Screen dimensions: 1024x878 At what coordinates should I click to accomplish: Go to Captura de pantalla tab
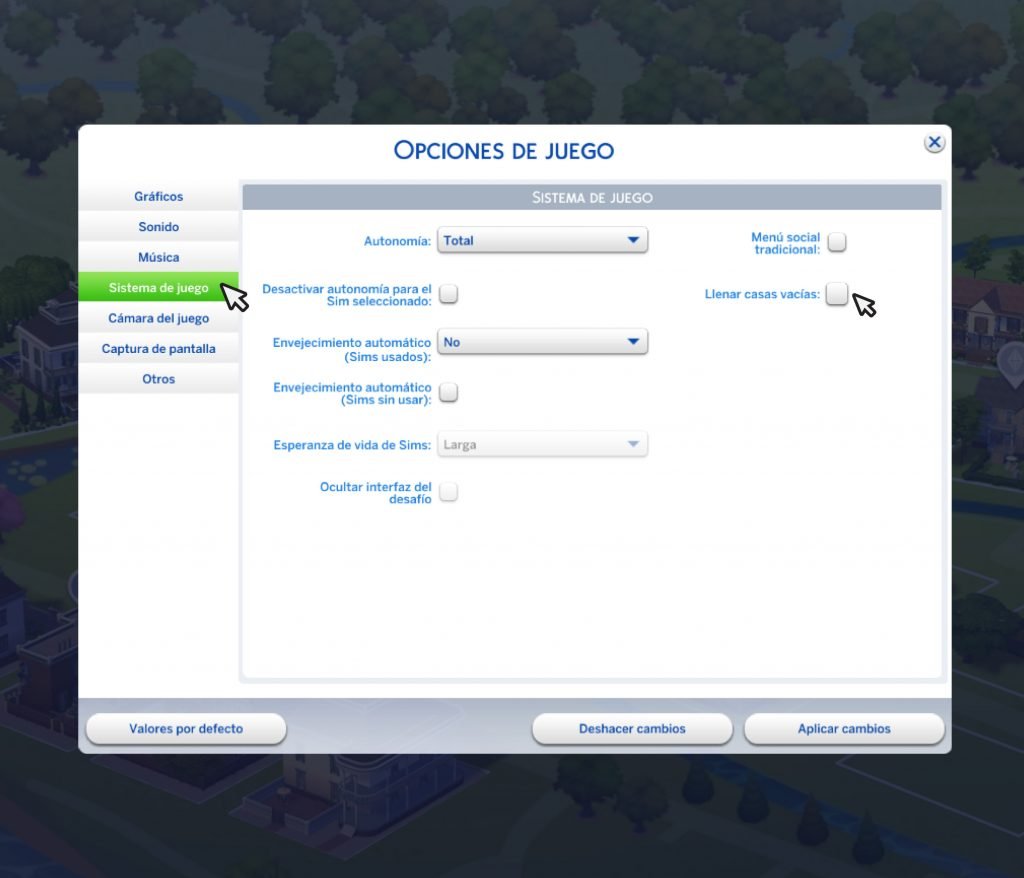[159, 349]
